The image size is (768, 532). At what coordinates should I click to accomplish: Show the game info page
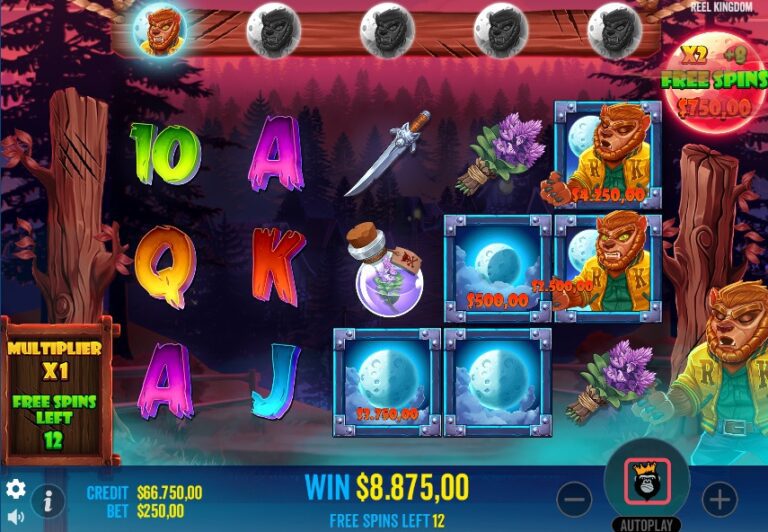pos(47,501)
